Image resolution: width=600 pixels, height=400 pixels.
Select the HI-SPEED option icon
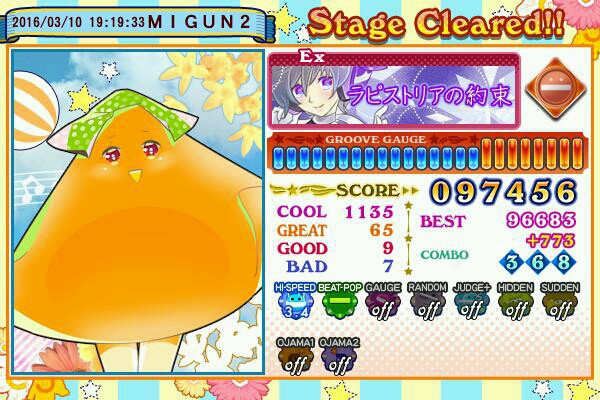point(294,302)
